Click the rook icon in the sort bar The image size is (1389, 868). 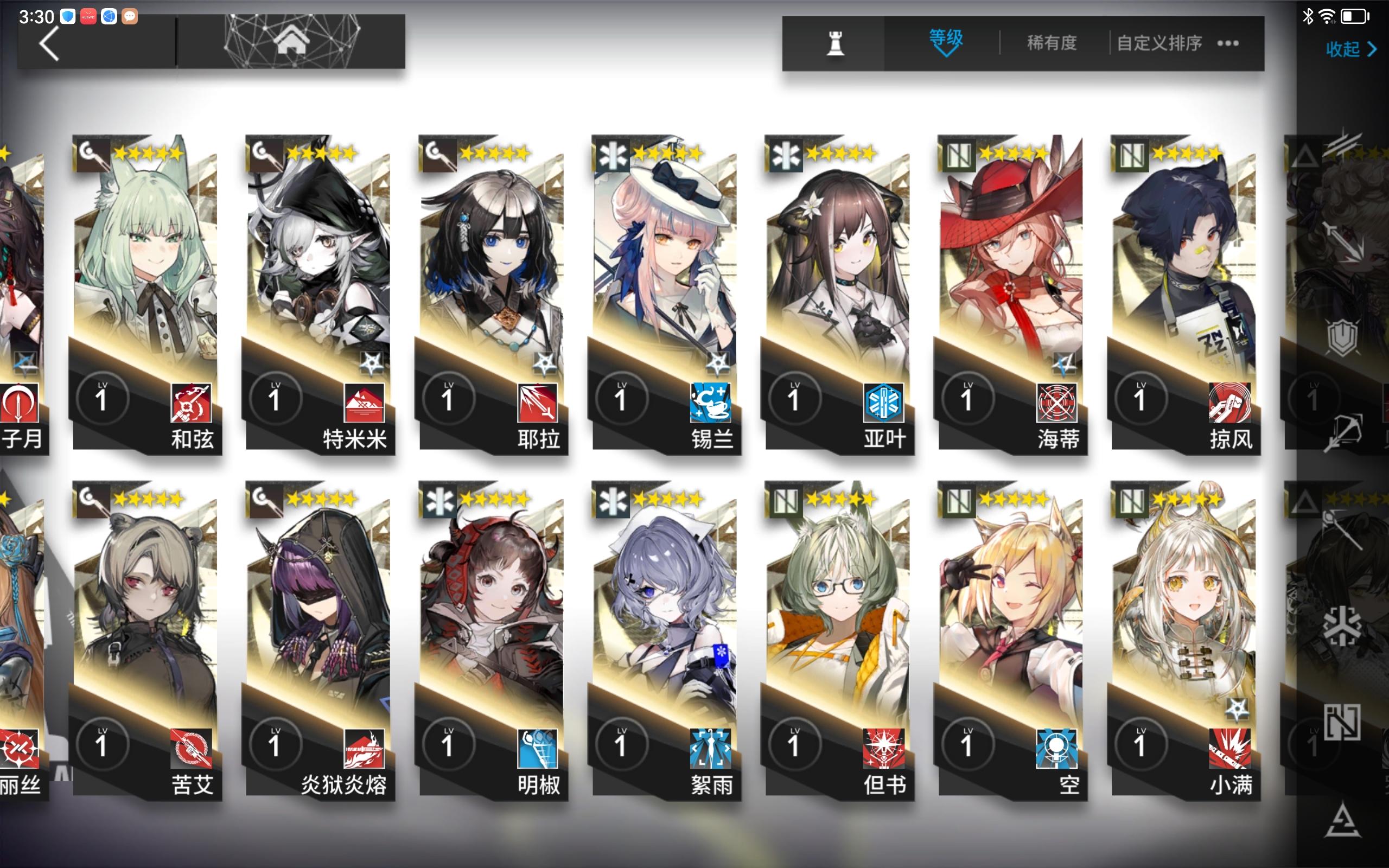[836, 43]
